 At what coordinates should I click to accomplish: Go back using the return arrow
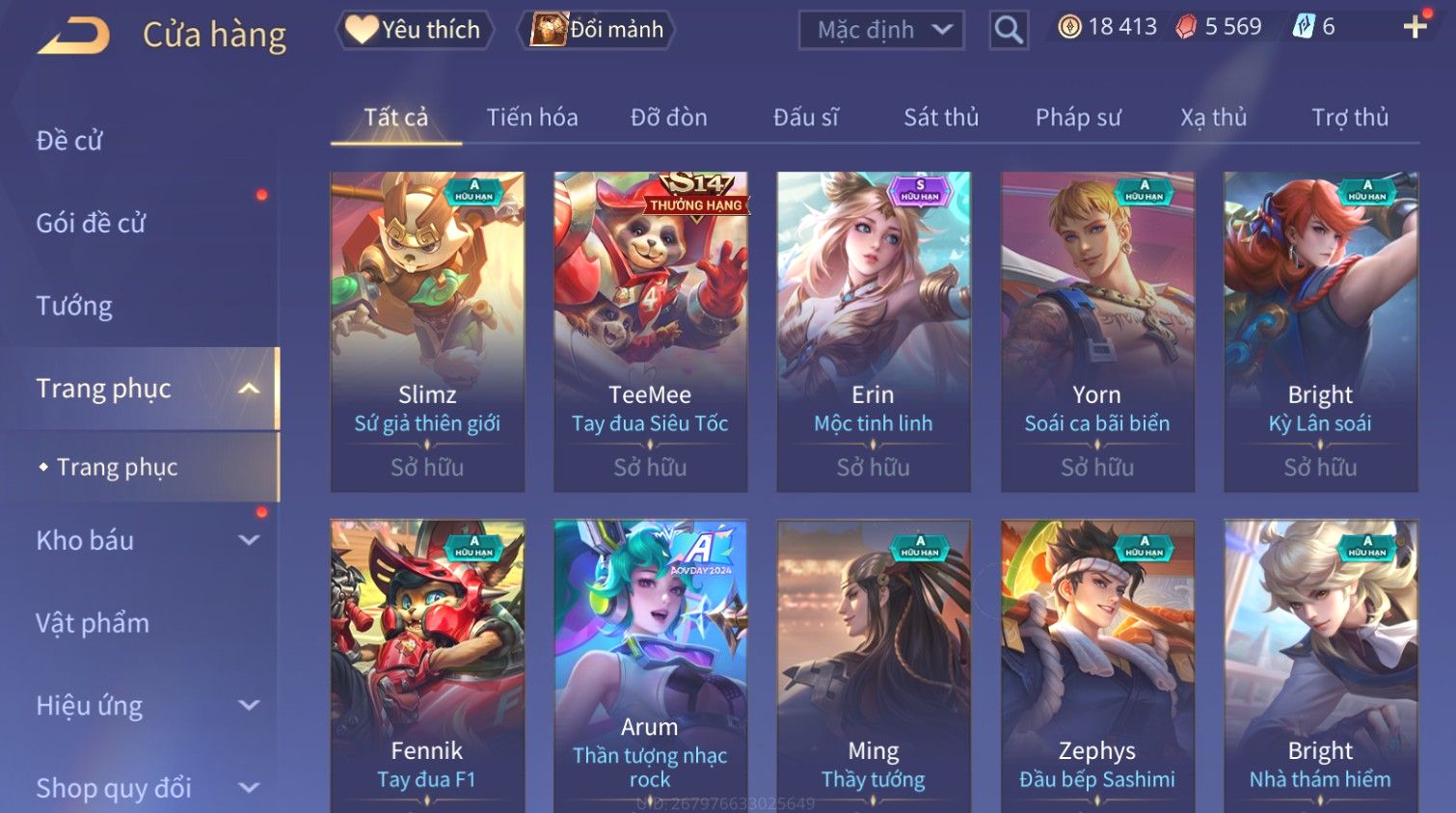73,36
